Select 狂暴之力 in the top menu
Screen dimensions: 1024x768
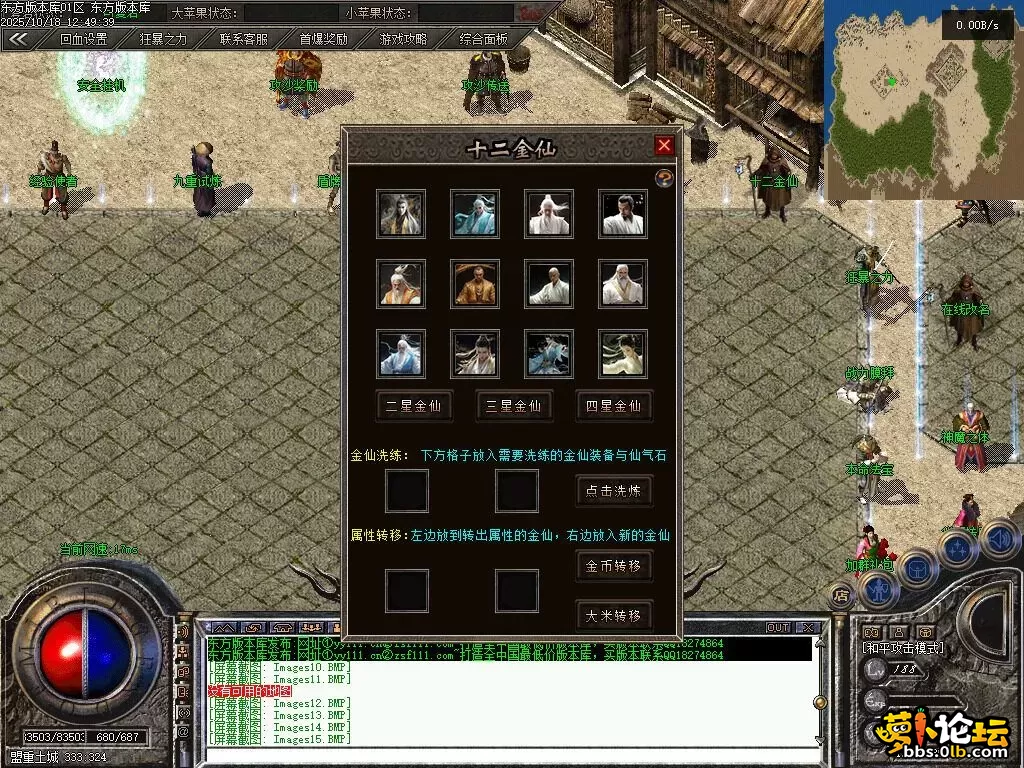pos(163,39)
